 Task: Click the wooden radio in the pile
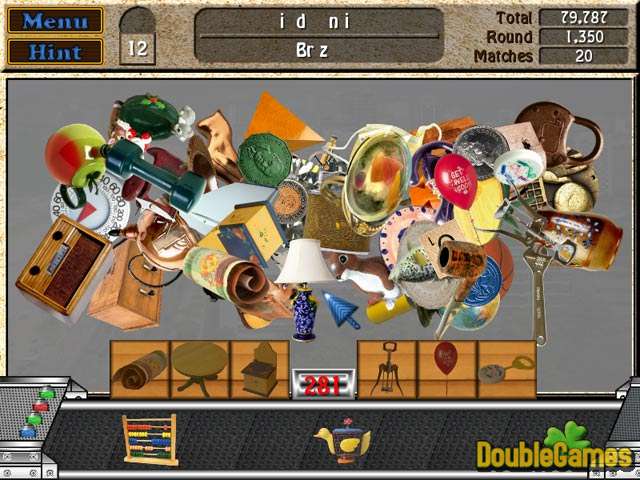62,263
